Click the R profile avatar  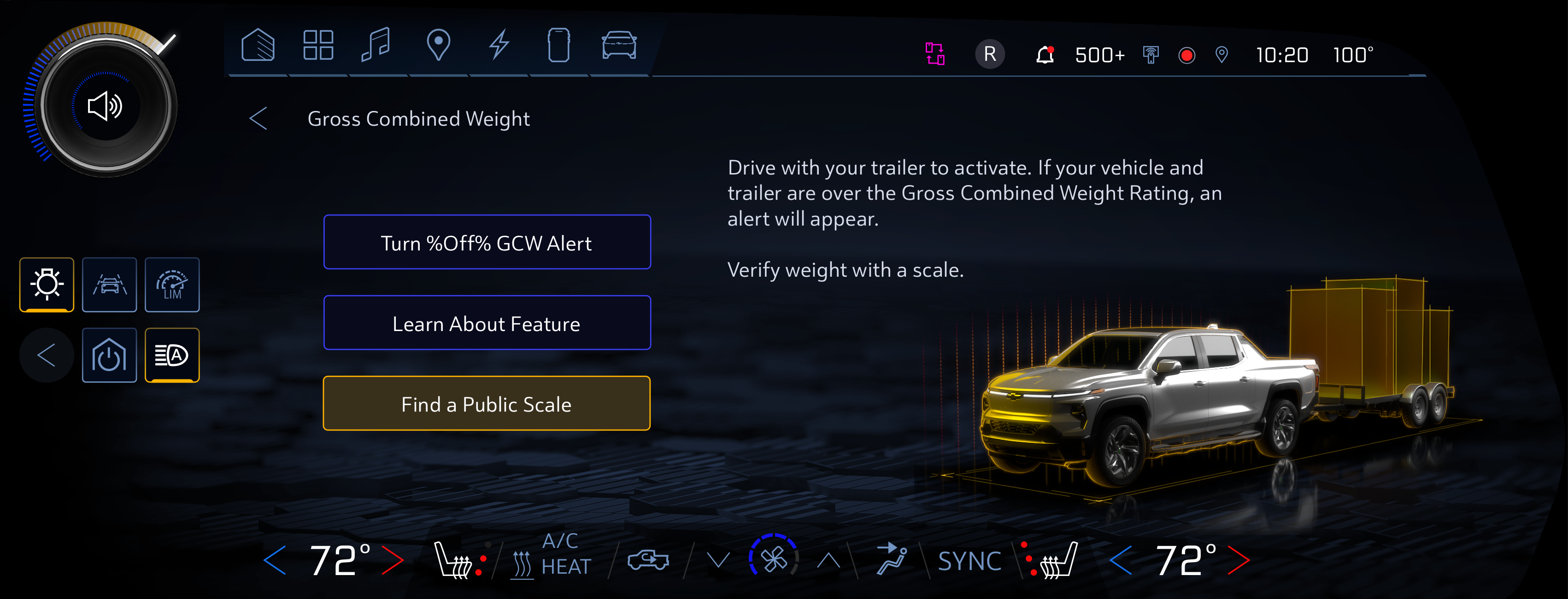point(990,55)
